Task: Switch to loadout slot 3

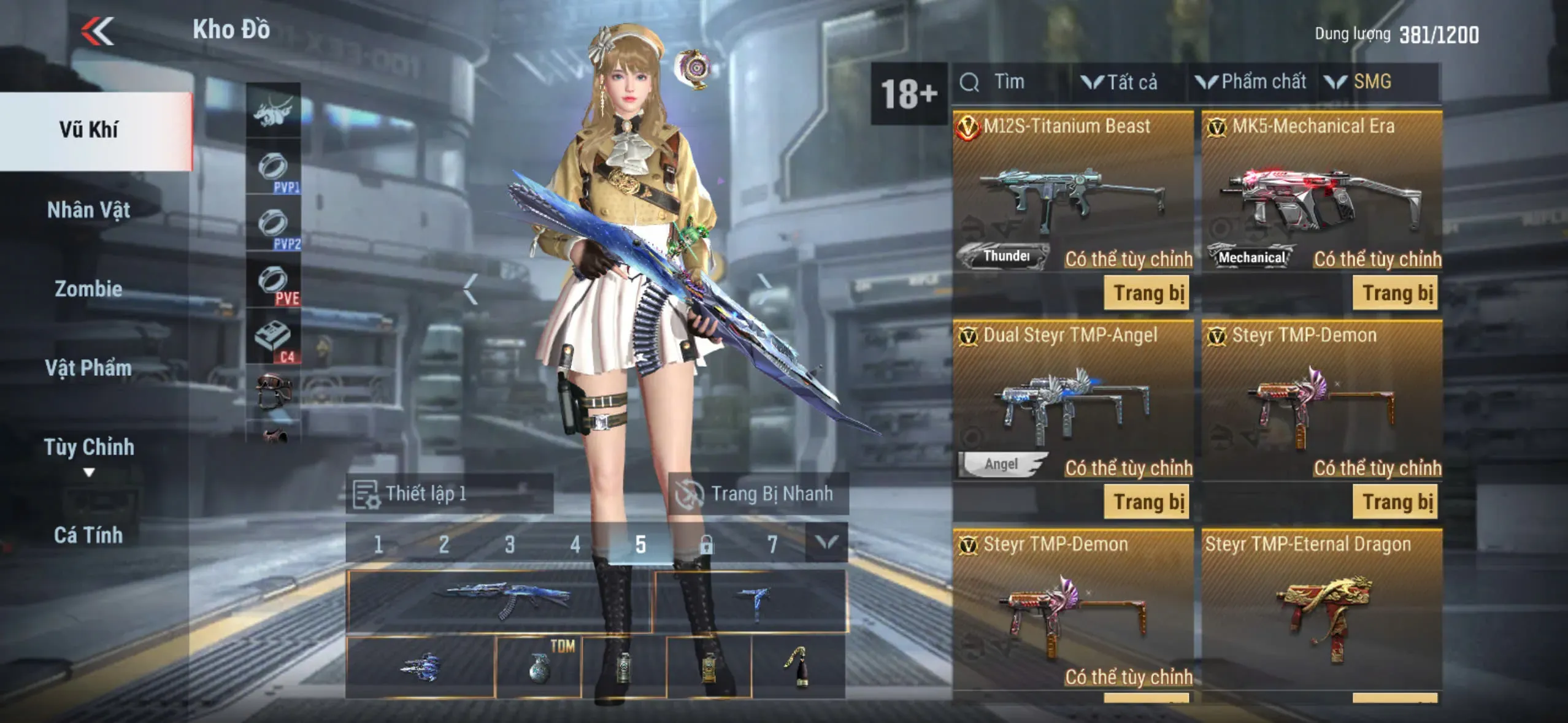Action: point(510,544)
